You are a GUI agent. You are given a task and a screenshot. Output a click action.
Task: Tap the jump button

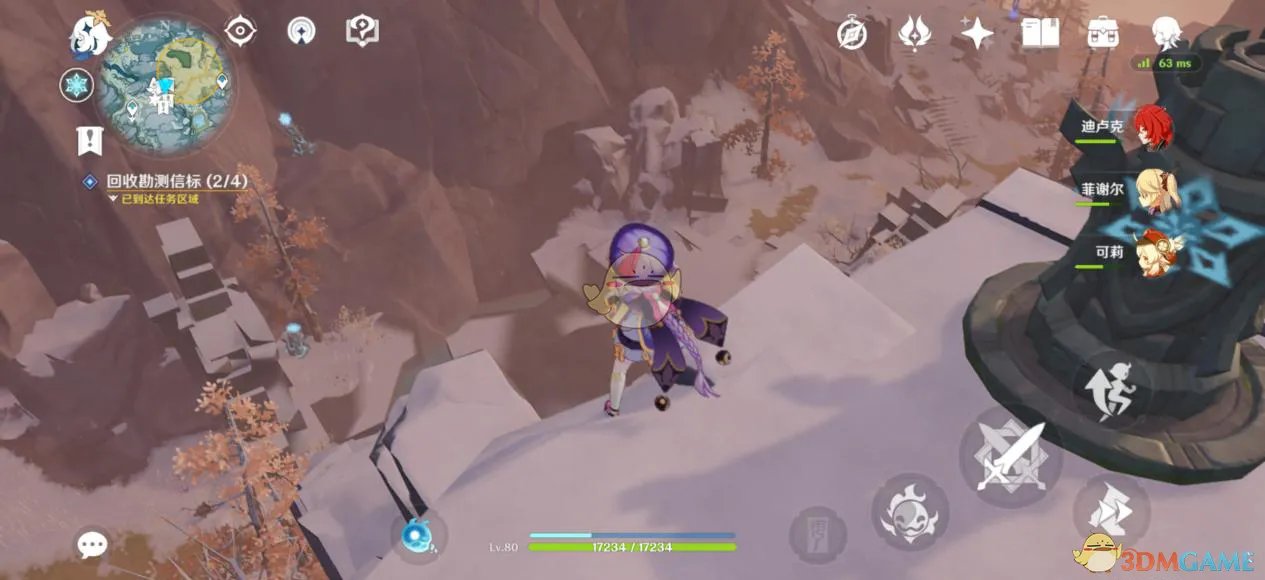(x=1111, y=388)
